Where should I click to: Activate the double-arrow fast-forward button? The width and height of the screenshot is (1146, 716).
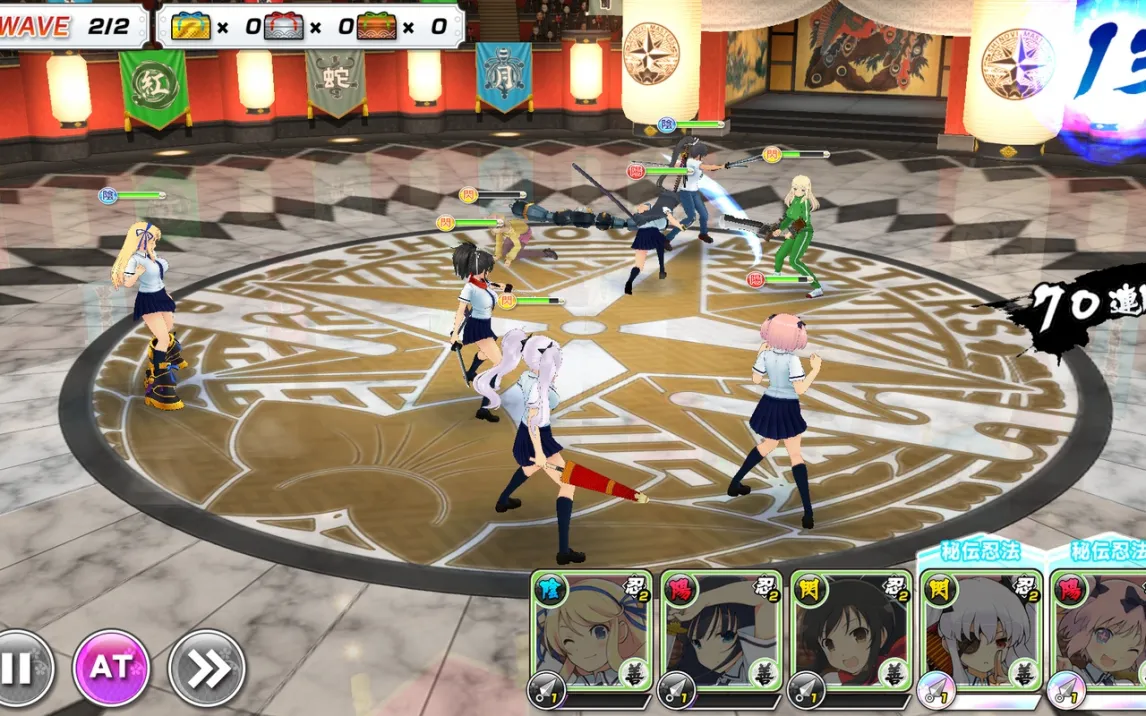click(x=207, y=667)
